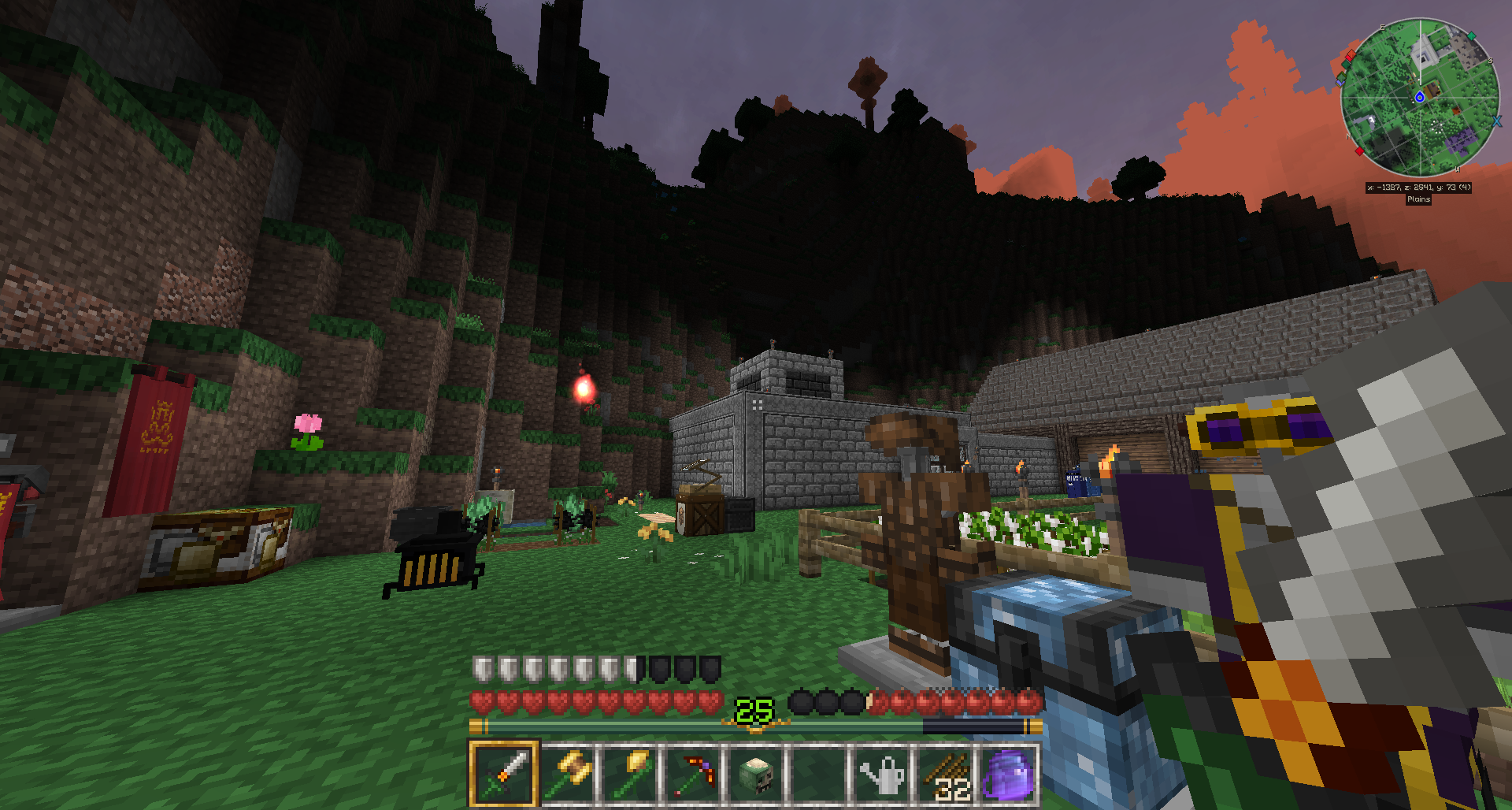
Task: Choose the golden shovel hotbar slot
Action: pos(630,774)
